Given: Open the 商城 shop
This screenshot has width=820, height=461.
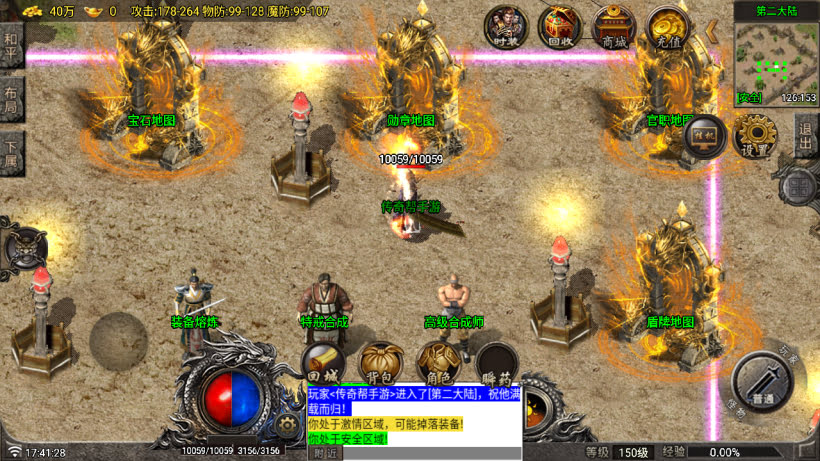Looking at the screenshot, I should coord(612,27).
